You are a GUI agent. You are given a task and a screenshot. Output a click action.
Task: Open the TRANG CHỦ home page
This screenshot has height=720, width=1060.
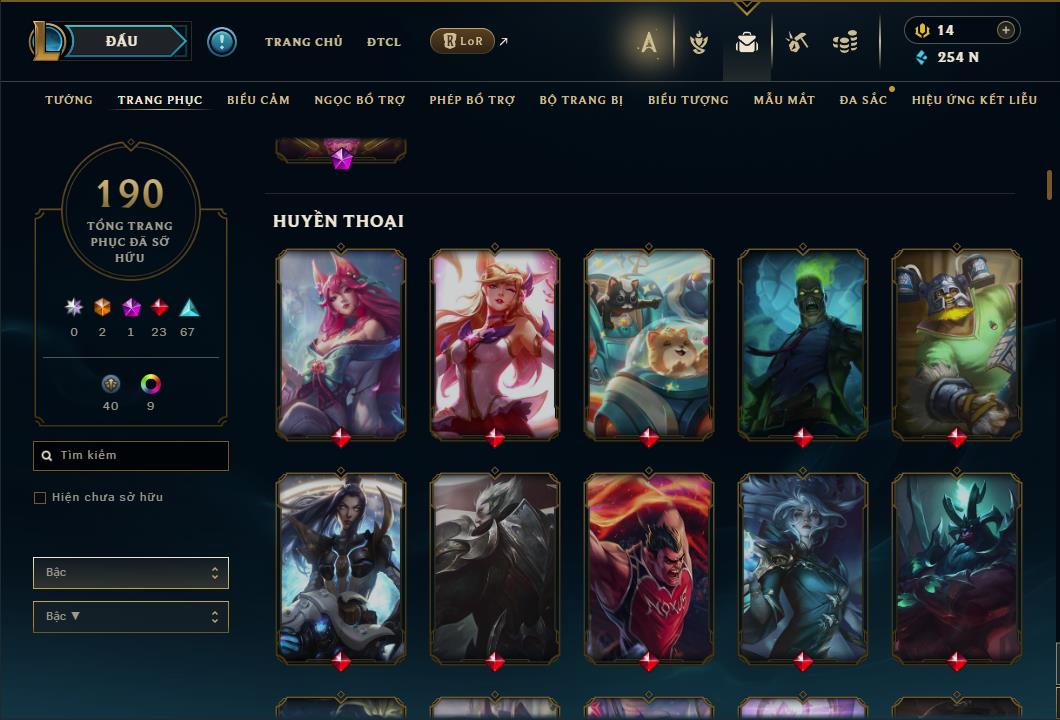click(303, 42)
